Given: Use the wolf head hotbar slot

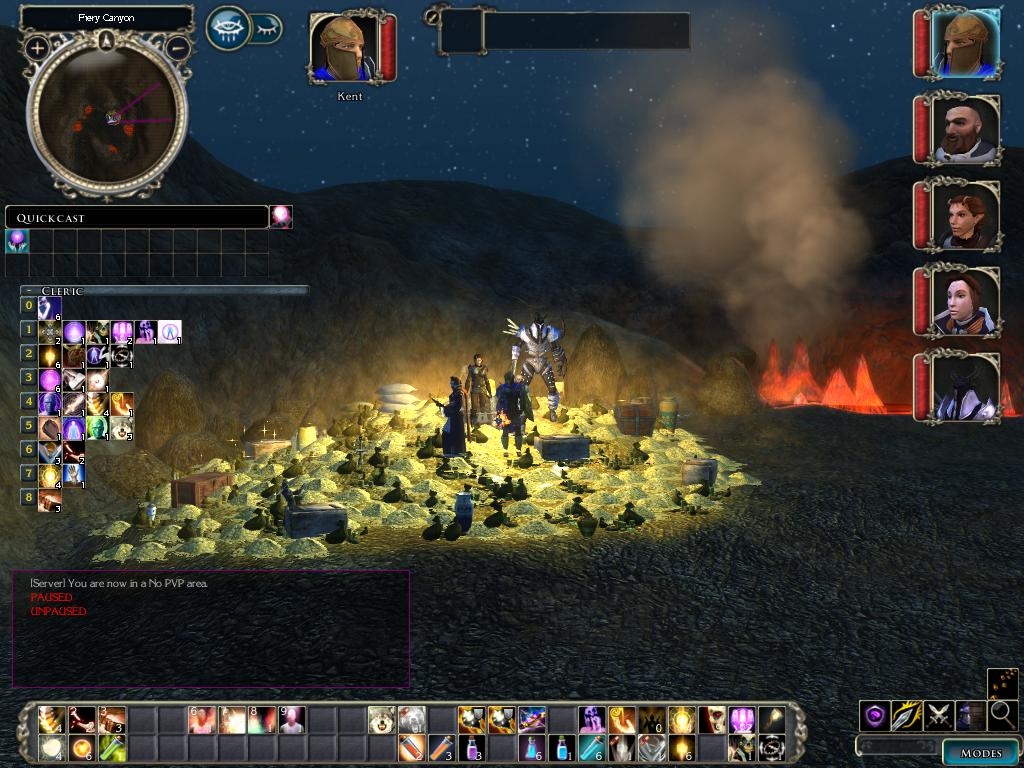Looking at the screenshot, I should tap(380, 719).
